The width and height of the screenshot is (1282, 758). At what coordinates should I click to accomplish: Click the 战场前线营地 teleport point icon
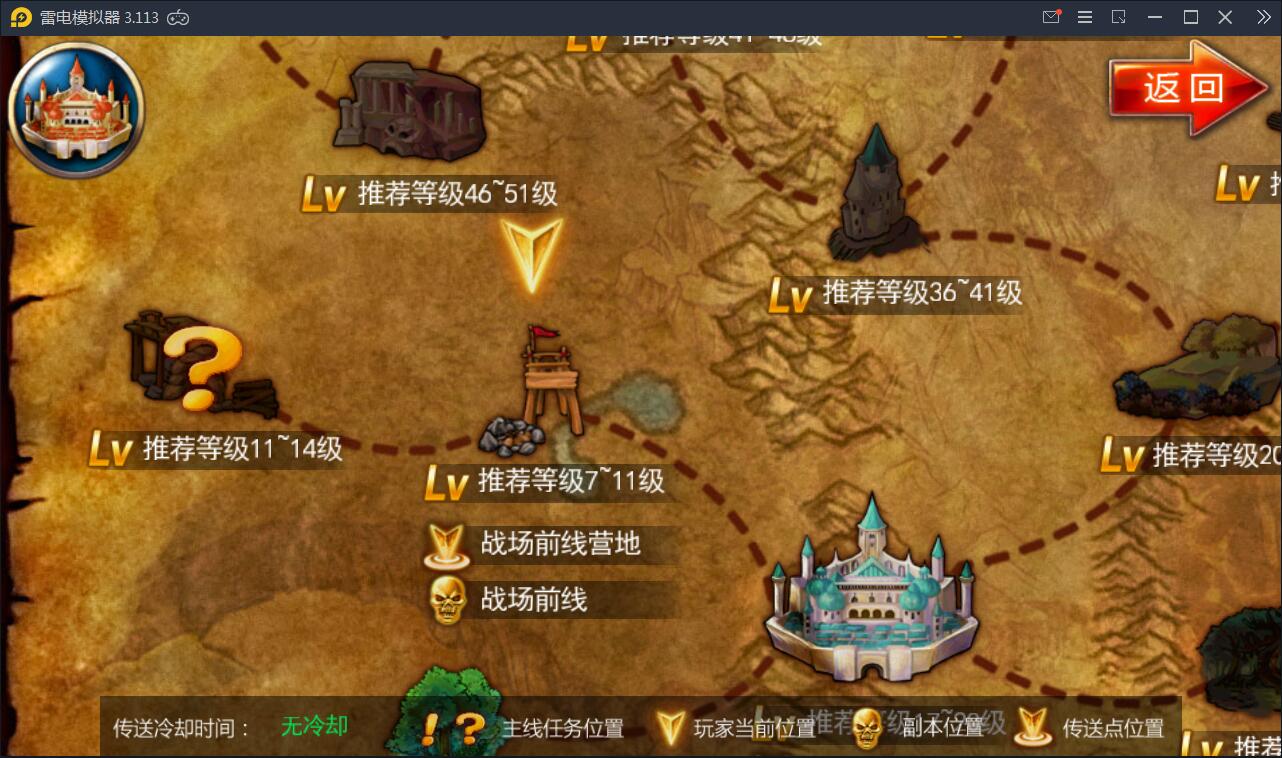pos(447,545)
